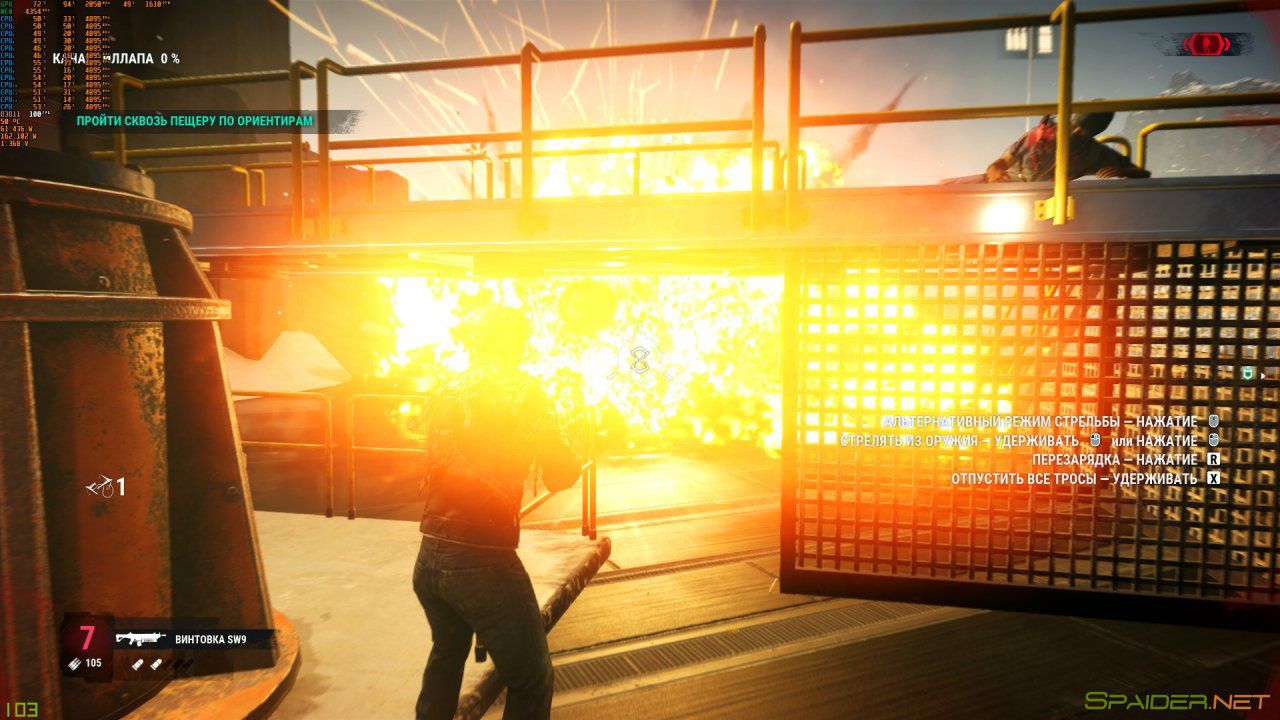
Task: Select the first bullet ammo-type icon
Action: (138, 664)
